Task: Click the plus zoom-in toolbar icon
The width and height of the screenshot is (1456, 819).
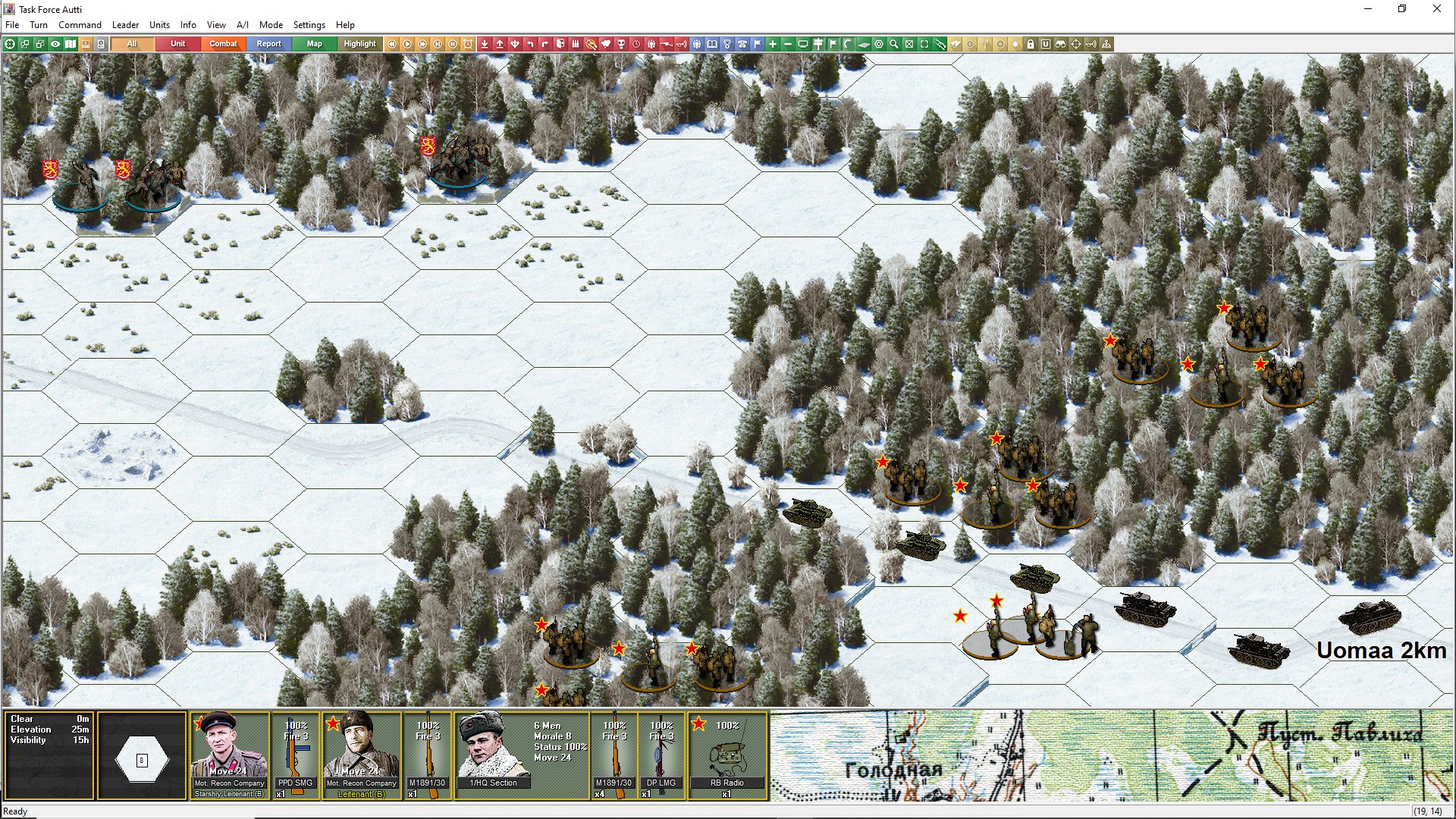Action: 773,44
